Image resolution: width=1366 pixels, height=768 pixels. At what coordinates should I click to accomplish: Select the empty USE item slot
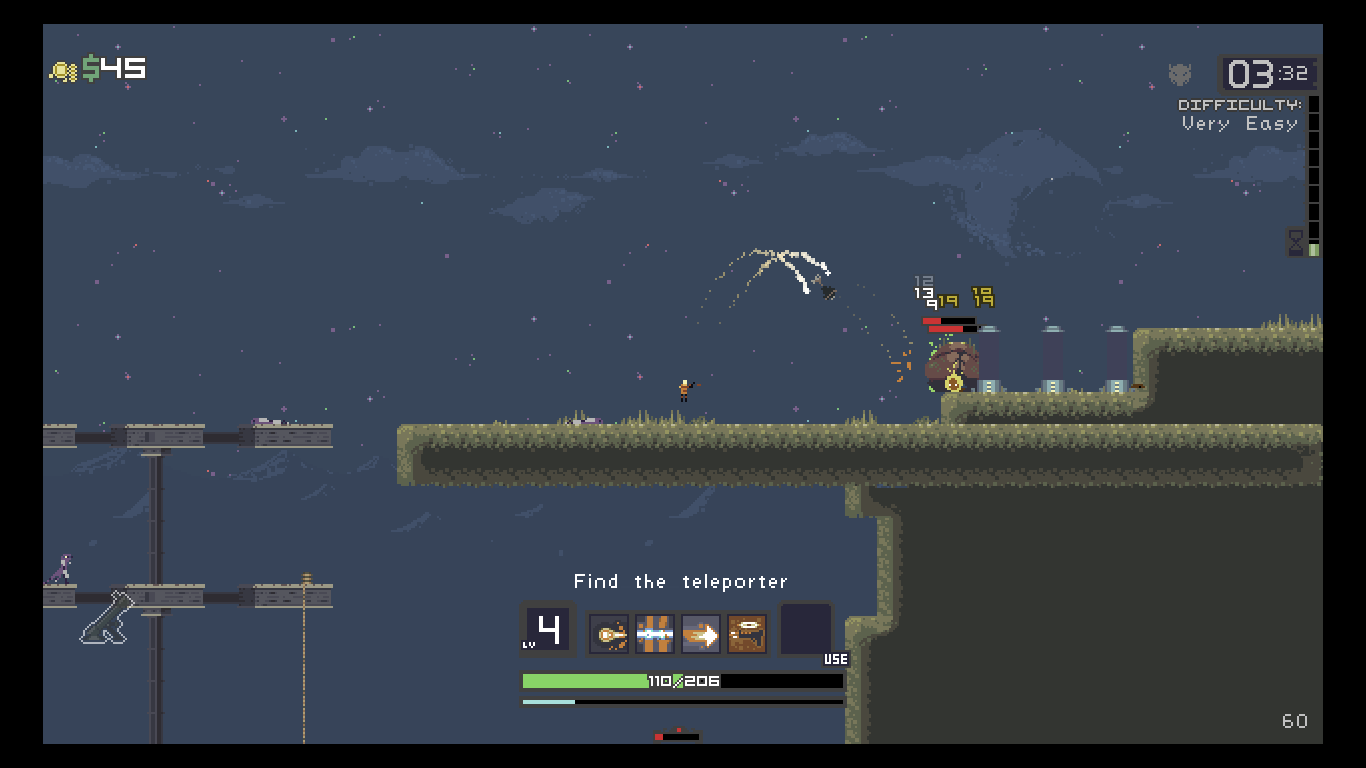[x=806, y=628]
